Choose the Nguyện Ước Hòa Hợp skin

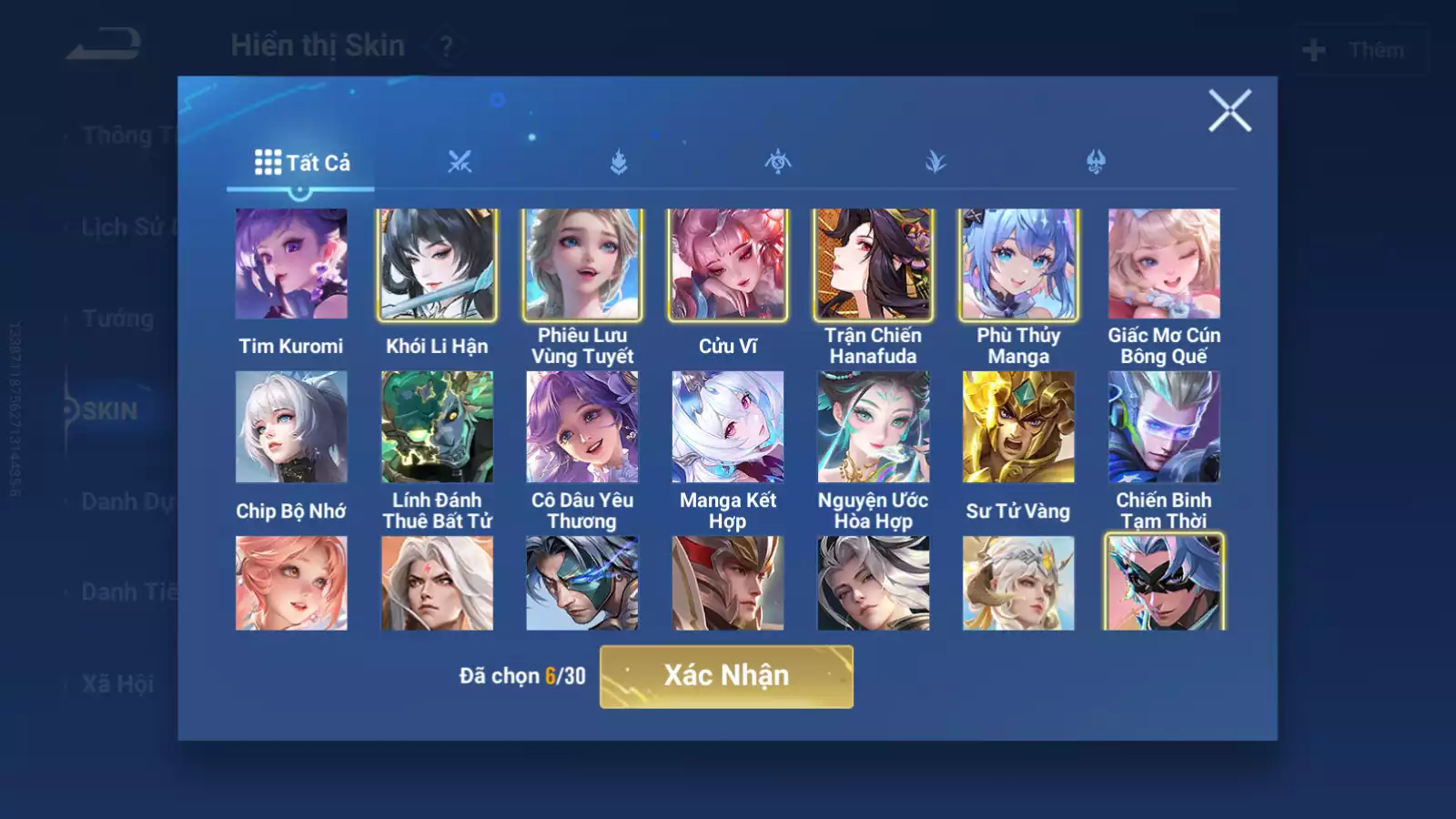tap(873, 427)
